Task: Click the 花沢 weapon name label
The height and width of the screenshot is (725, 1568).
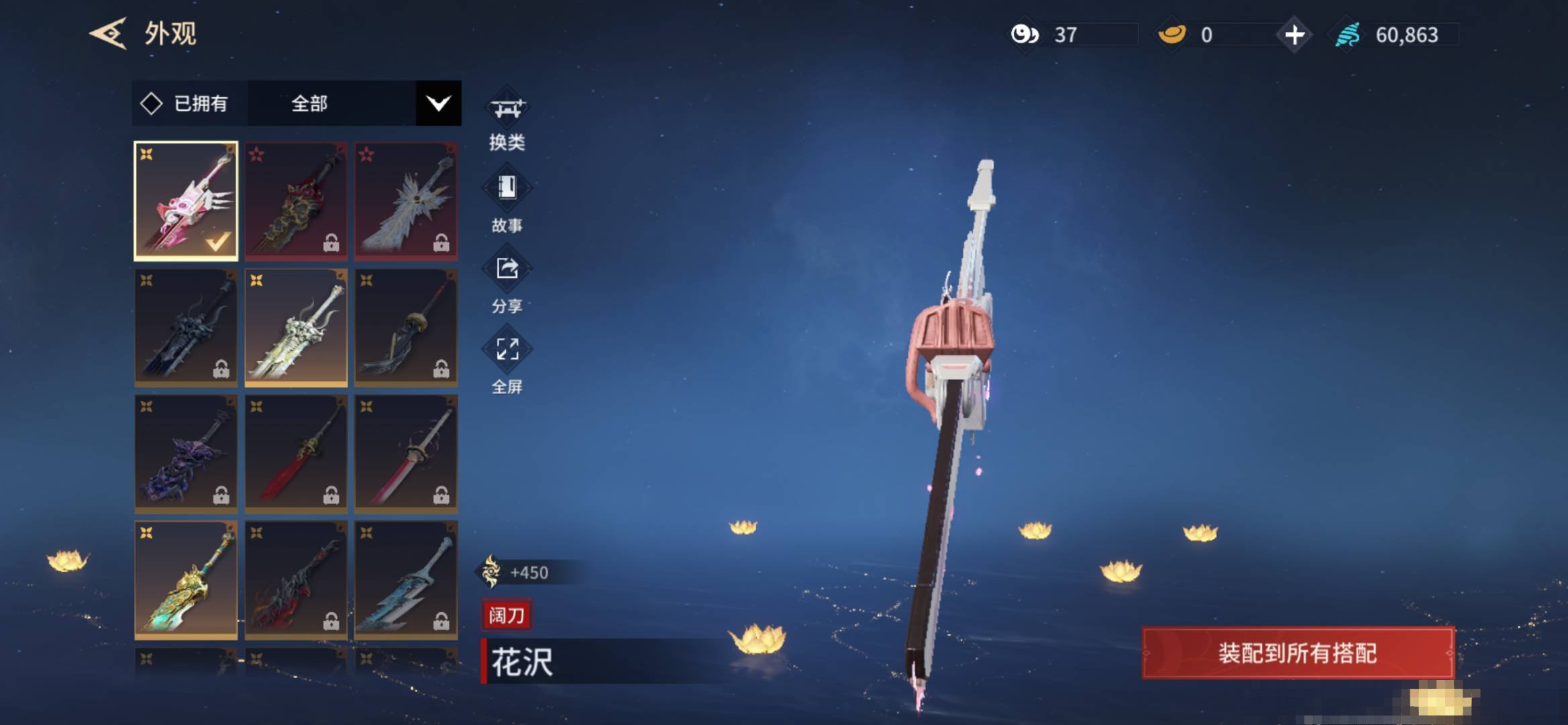Action: click(523, 662)
